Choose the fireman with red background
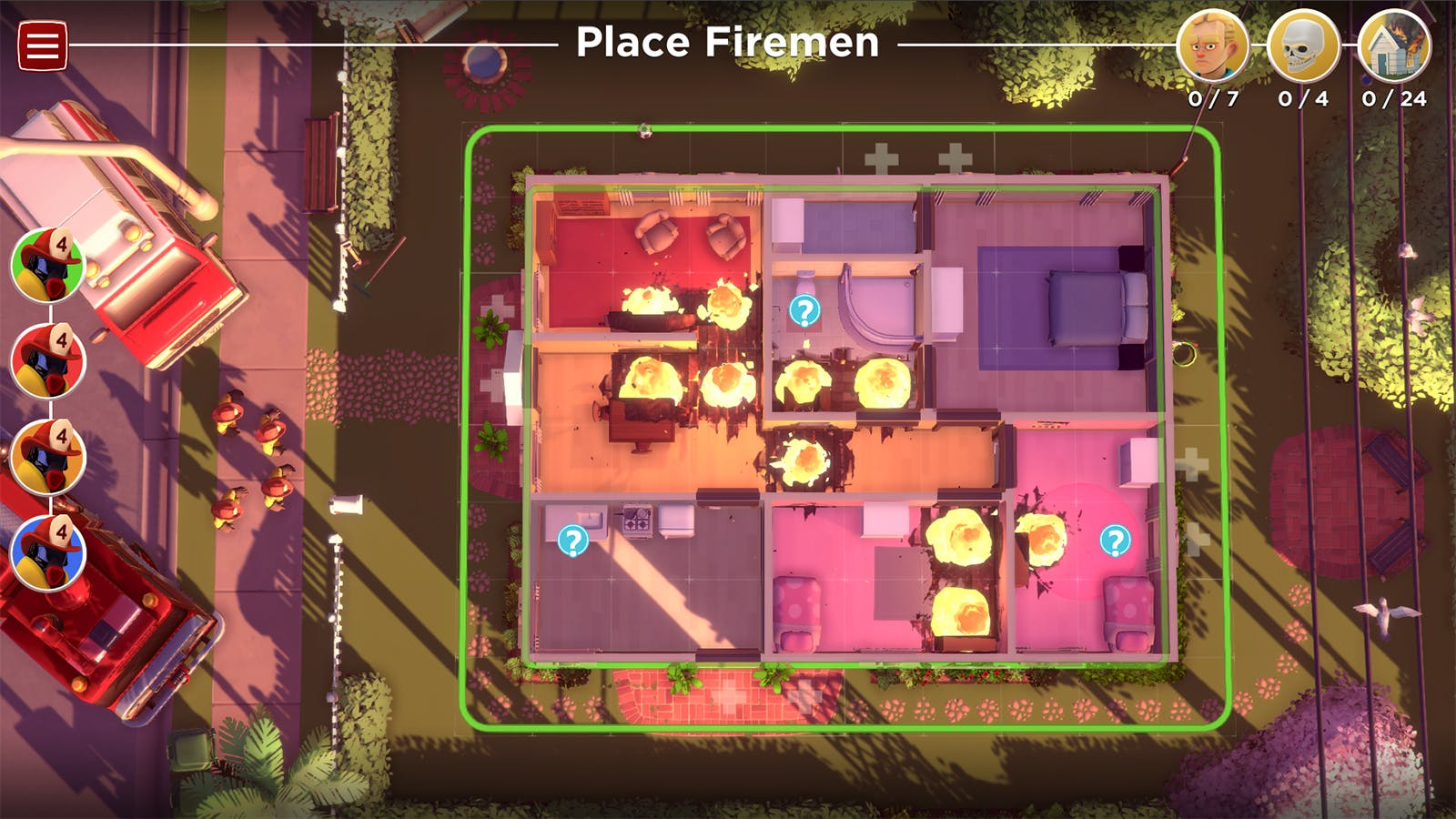Image resolution: width=1456 pixels, height=819 pixels. click(48, 360)
